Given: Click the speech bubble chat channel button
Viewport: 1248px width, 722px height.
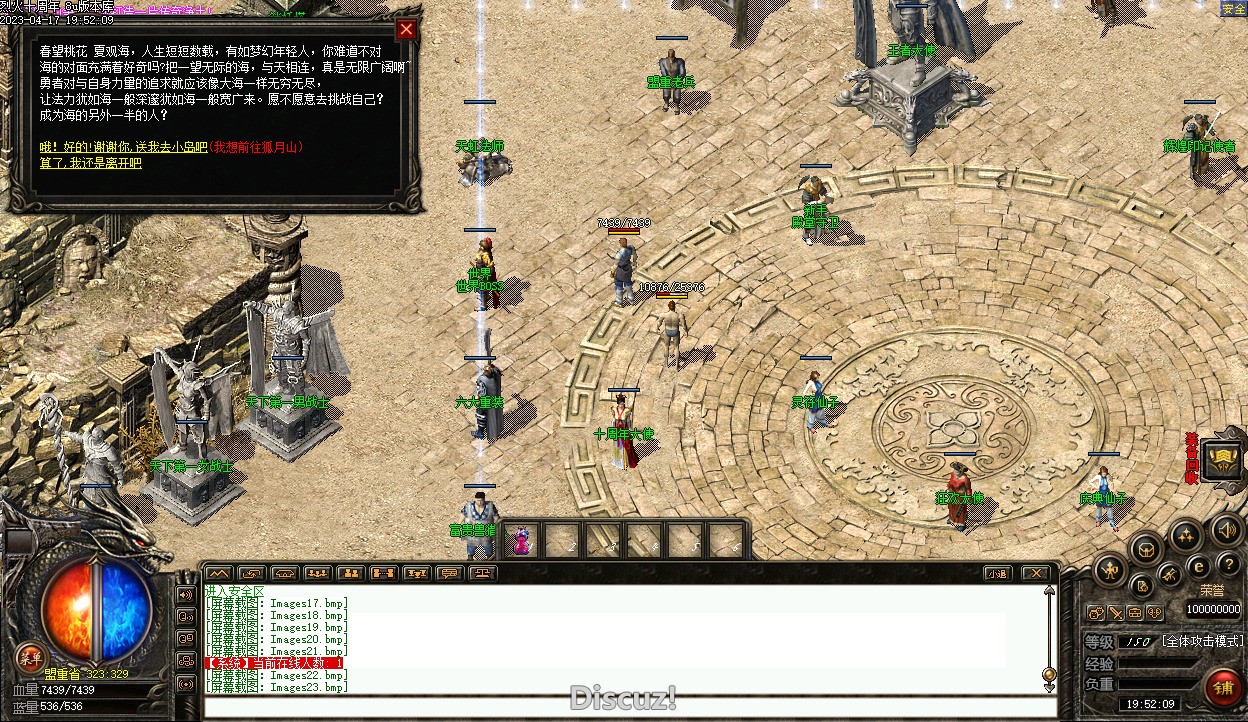Looking at the screenshot, I should (x=449, y=573).
